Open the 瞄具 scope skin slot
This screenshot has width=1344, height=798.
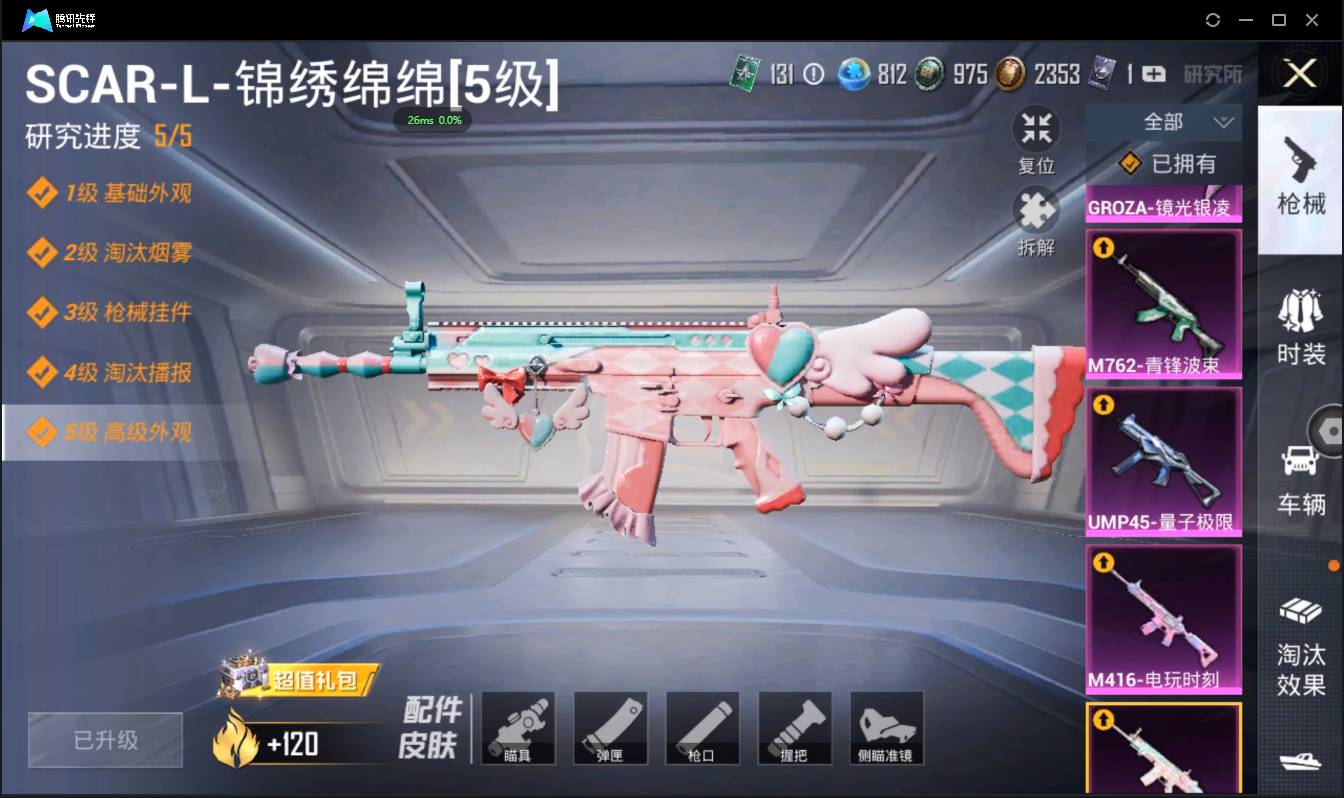518,727
